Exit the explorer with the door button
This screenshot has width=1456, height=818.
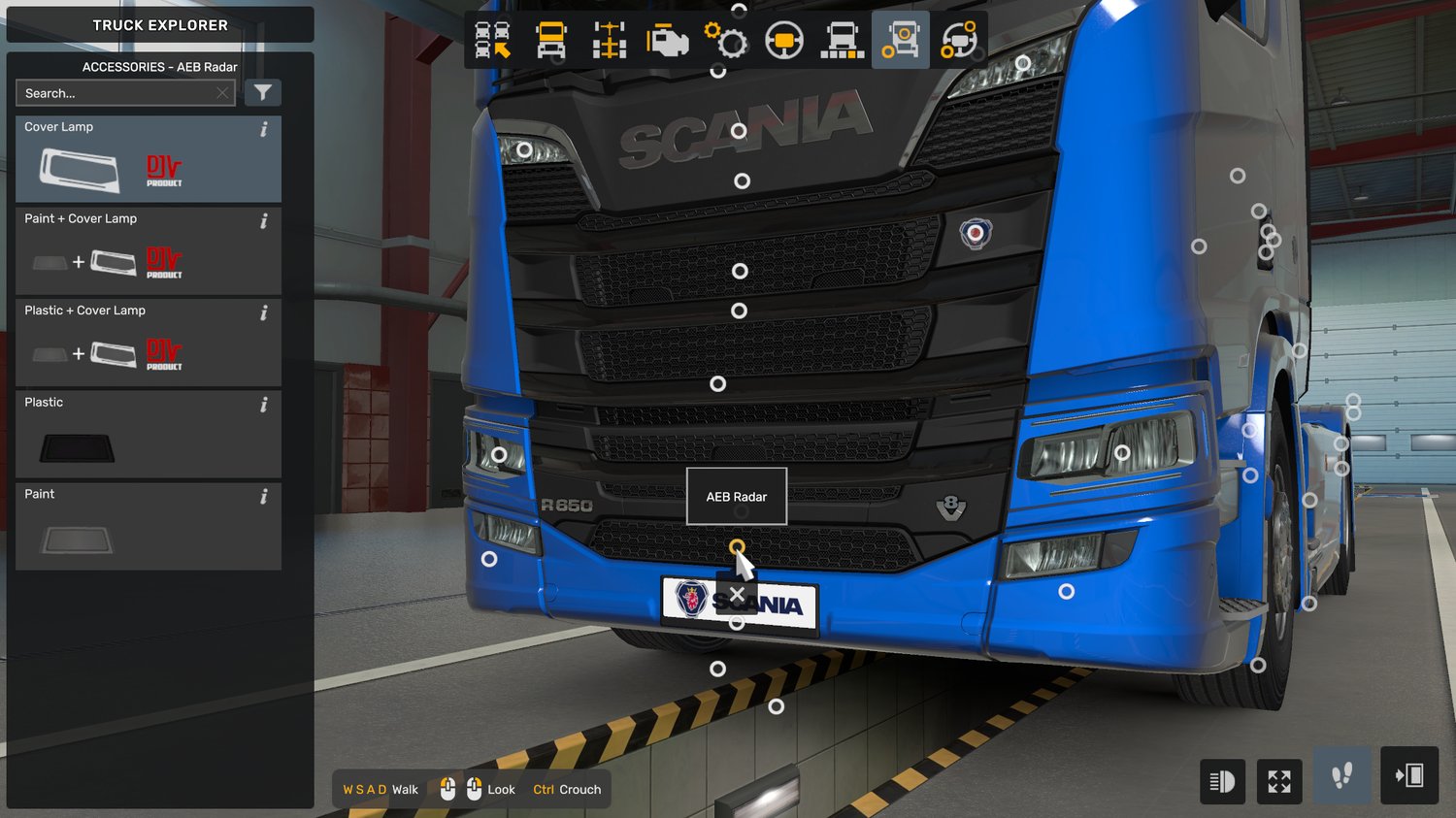point(1408,775)
